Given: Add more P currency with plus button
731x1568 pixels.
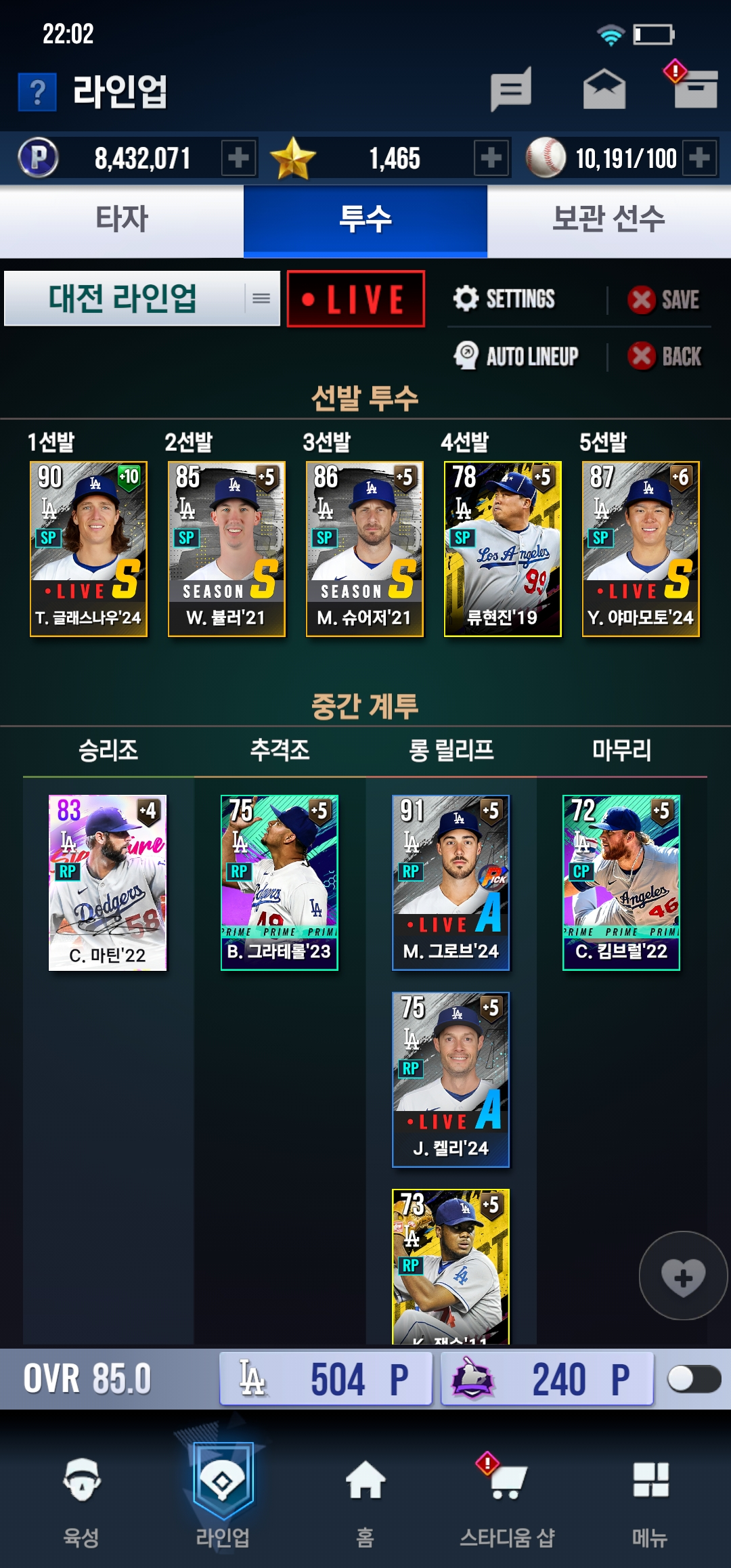Looking at the screenshot, I should pyautogui.click(x=238, y=158).
